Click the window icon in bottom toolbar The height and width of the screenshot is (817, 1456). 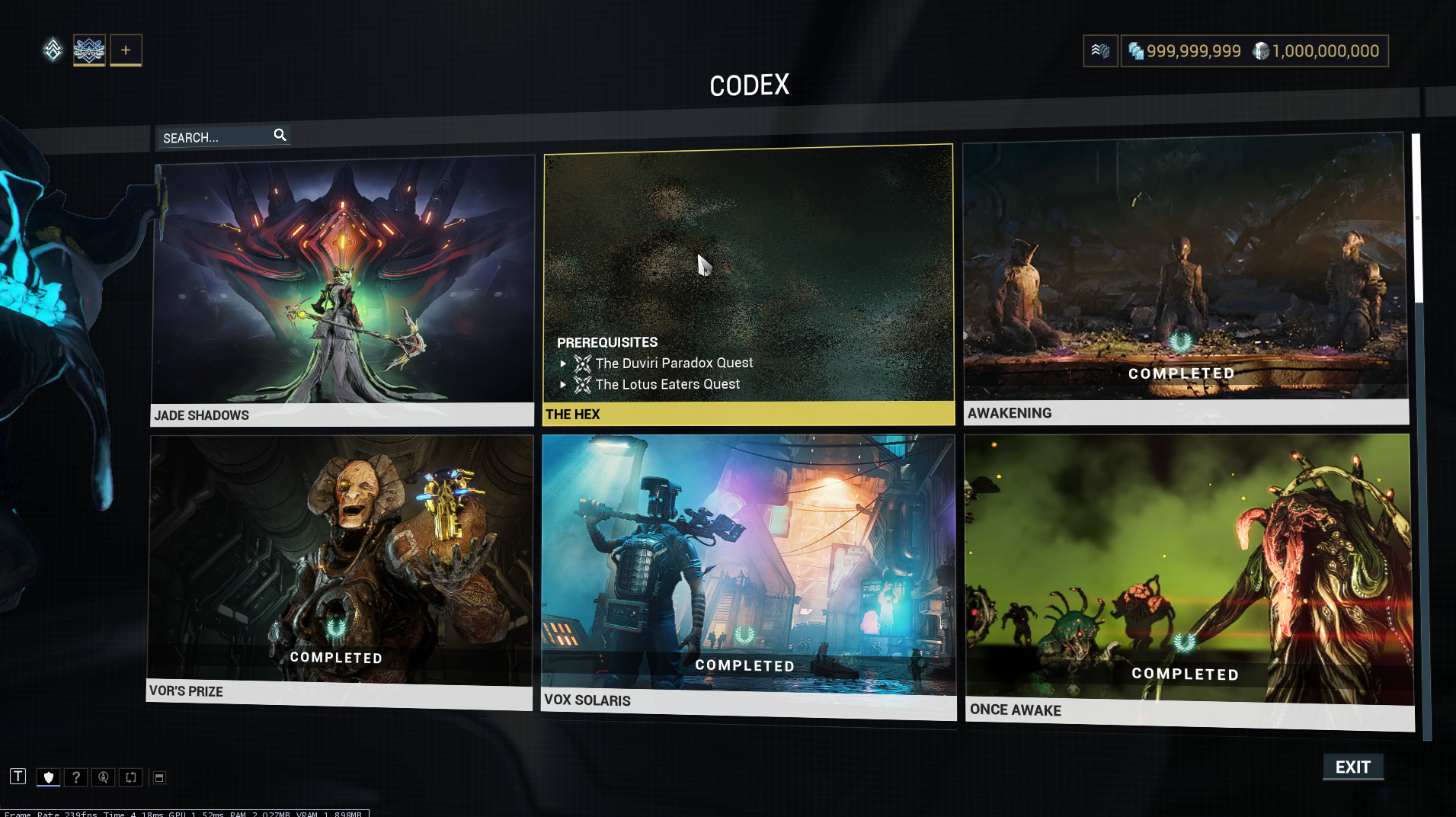pos(159,777)
